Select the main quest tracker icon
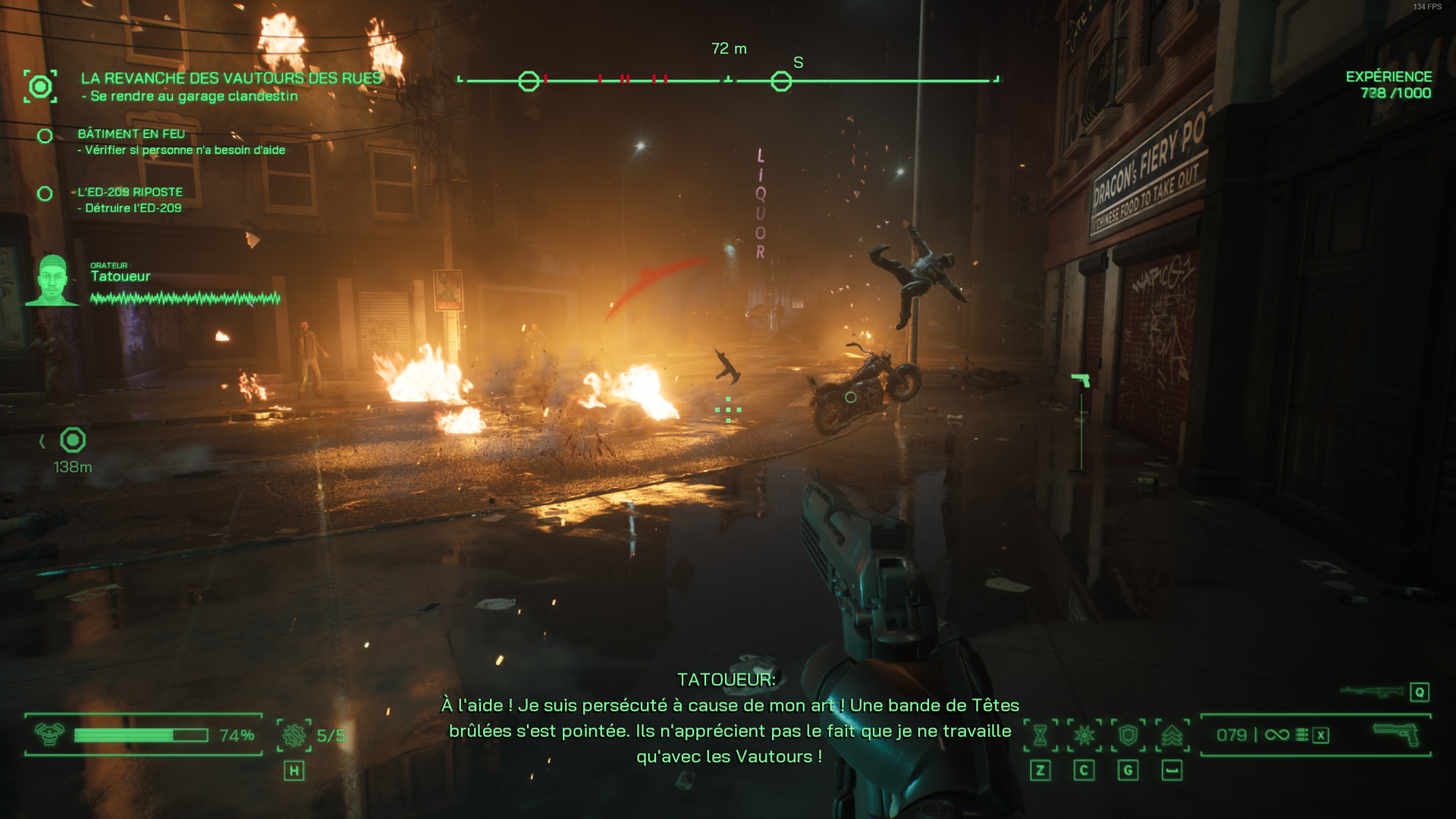Viewport: 1456px width, 819px height. (40, 86)
